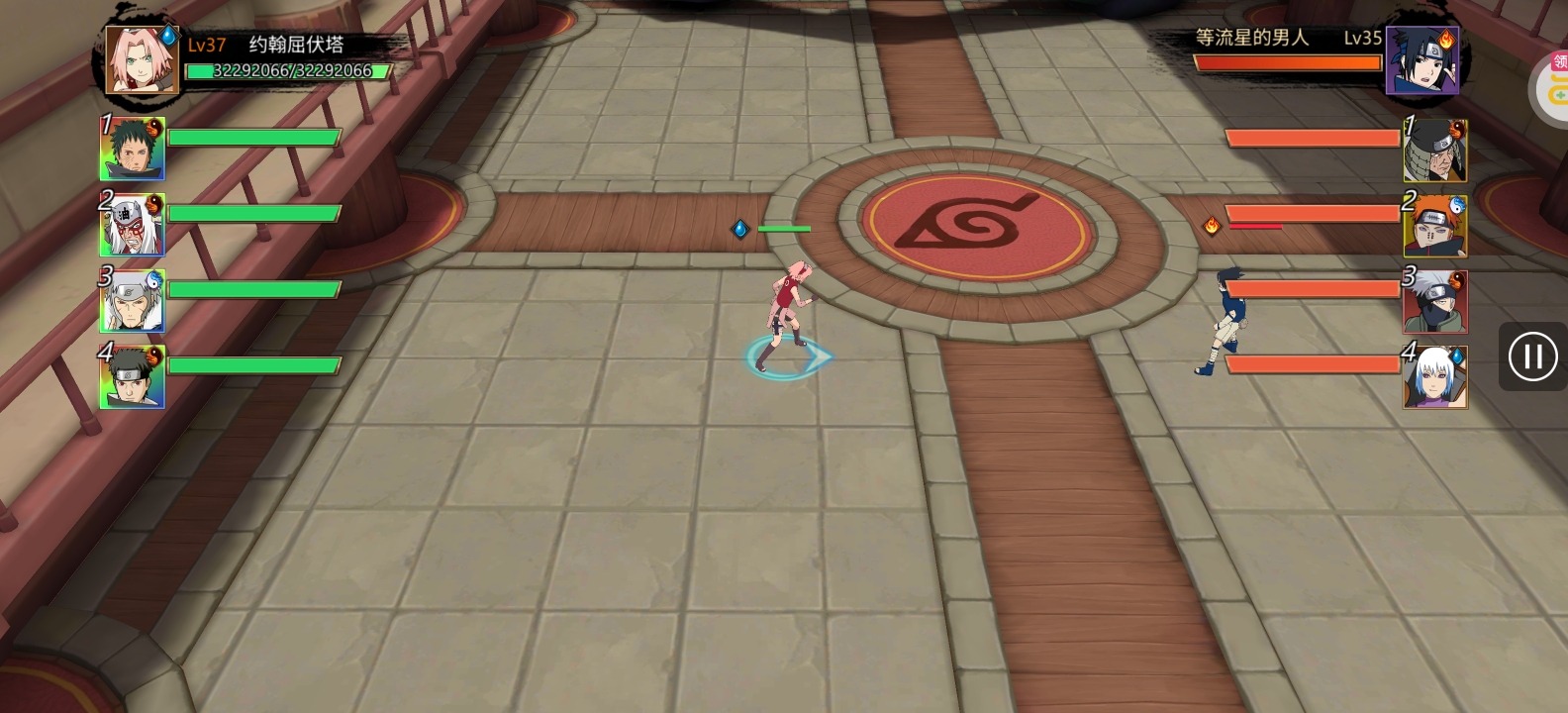The width and height of the screenshot is (1568, 713).
Task: Tap the fourth enemy white-haired portrait
Action: [x=1435, y=377]
